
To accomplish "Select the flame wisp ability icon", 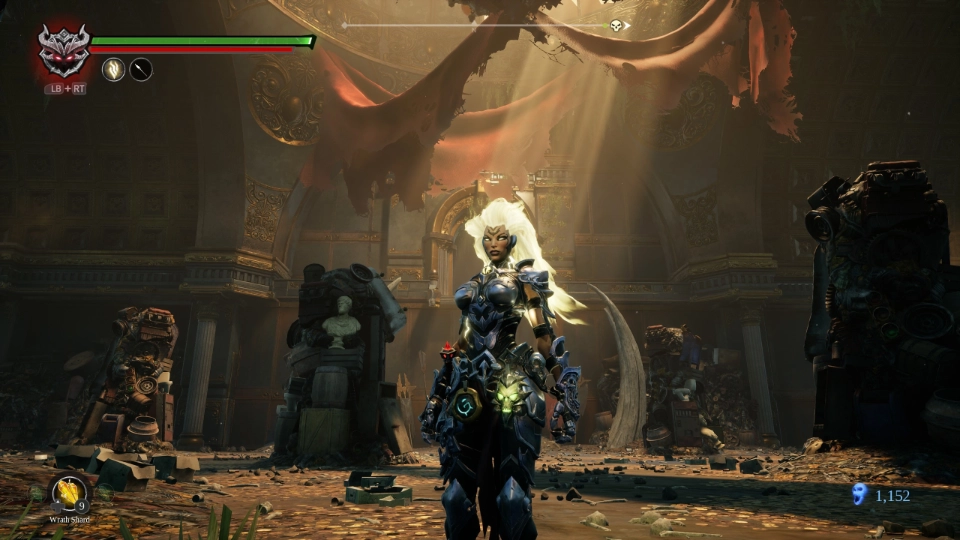I will 113,69.
